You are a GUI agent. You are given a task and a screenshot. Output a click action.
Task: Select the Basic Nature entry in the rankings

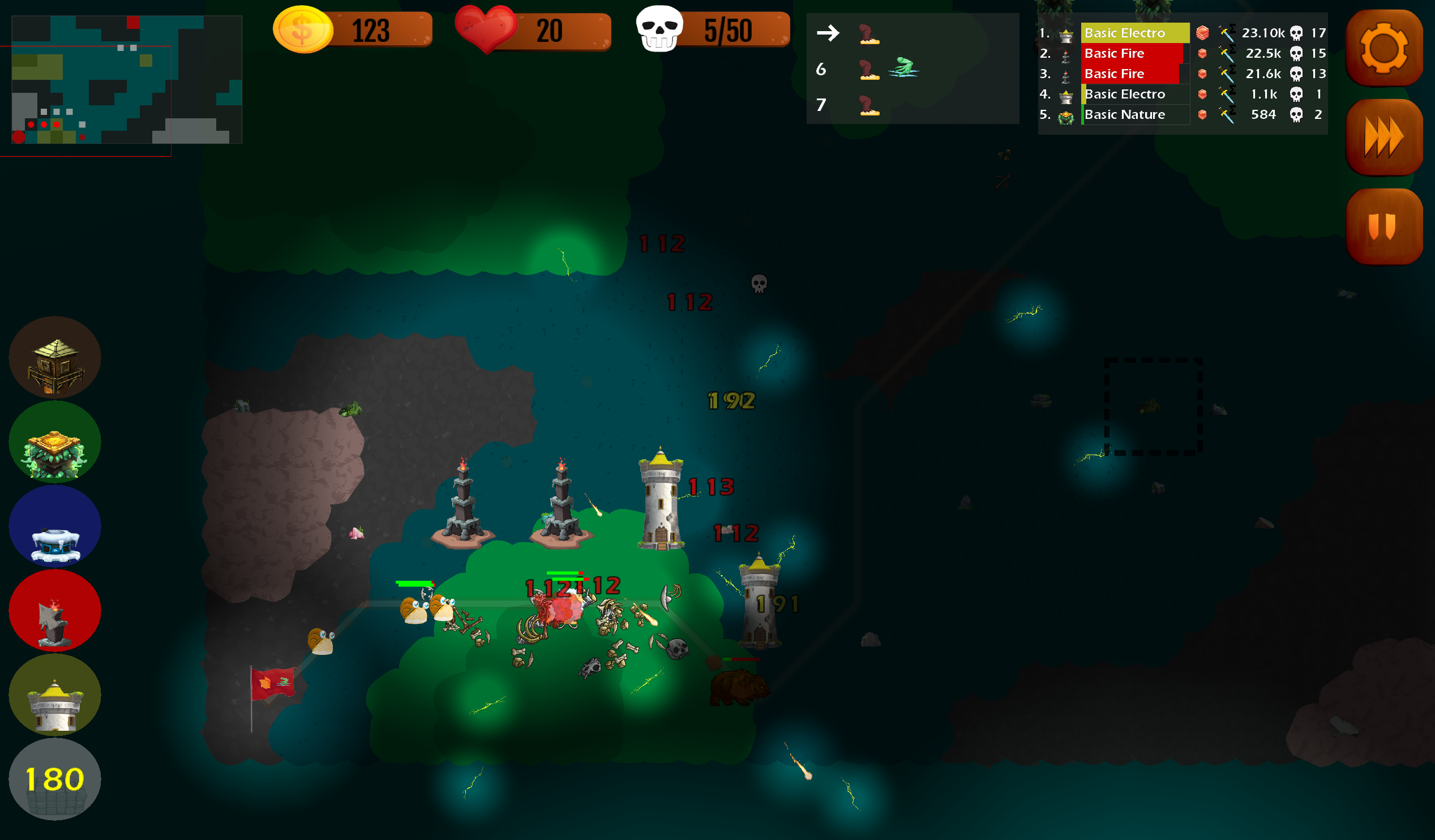point(1125,114)
